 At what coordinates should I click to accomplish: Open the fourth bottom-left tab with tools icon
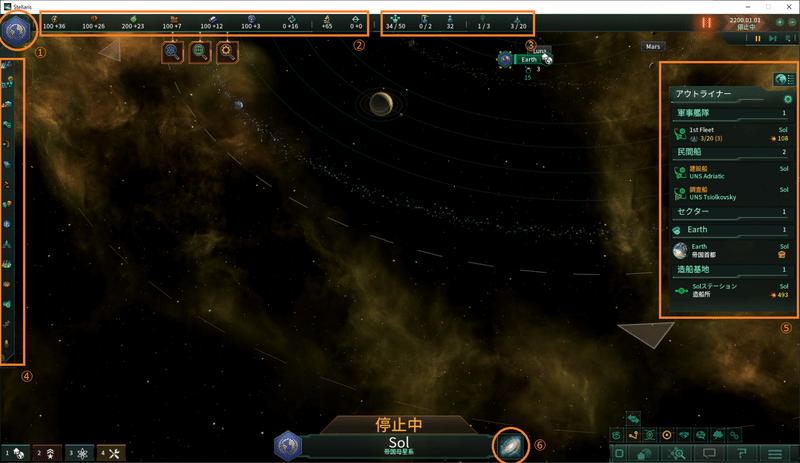tap(111, 453)
